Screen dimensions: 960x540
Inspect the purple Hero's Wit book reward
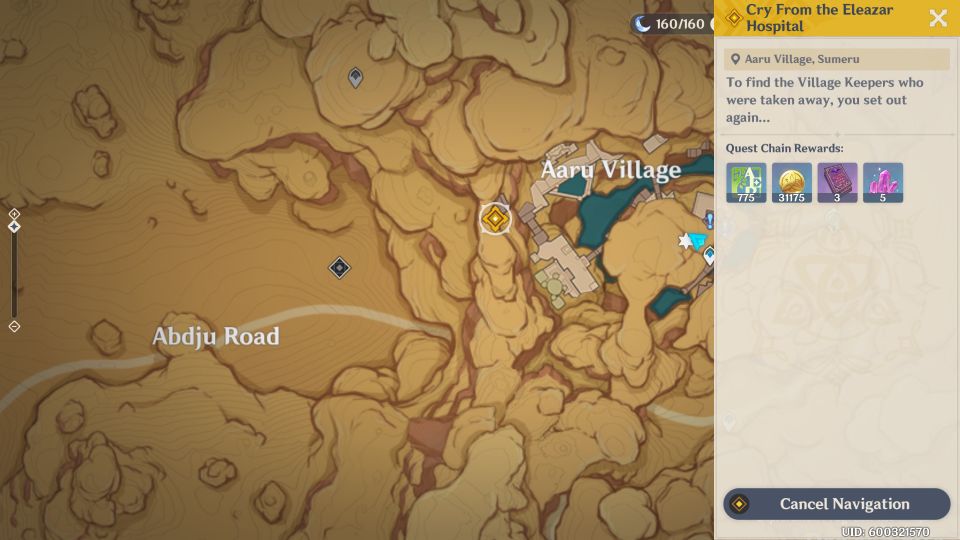click(x=837, y=182)
